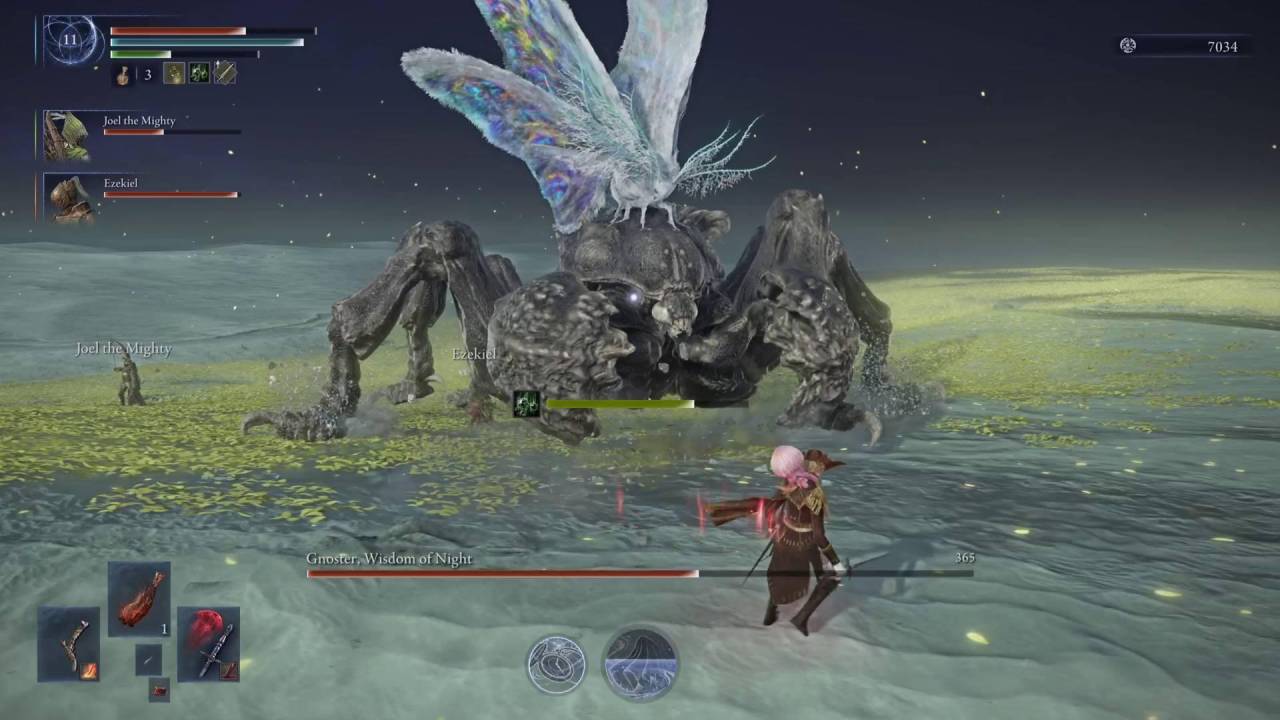Screen dimensions: 1280x720
Task: Select the small red item slot
Action: tap(159, 688)
